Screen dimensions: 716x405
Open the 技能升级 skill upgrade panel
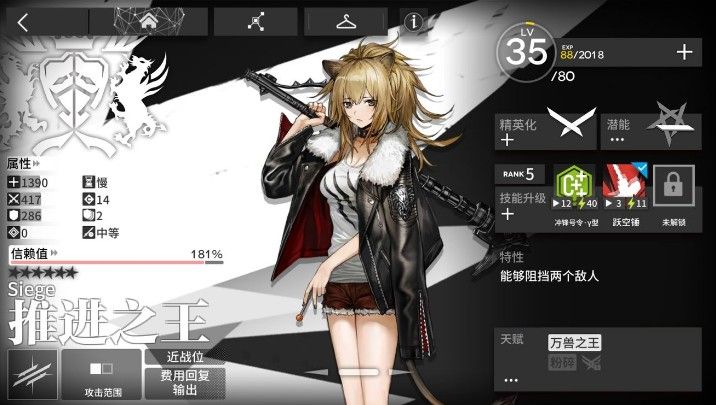click(x=522, y=205)
